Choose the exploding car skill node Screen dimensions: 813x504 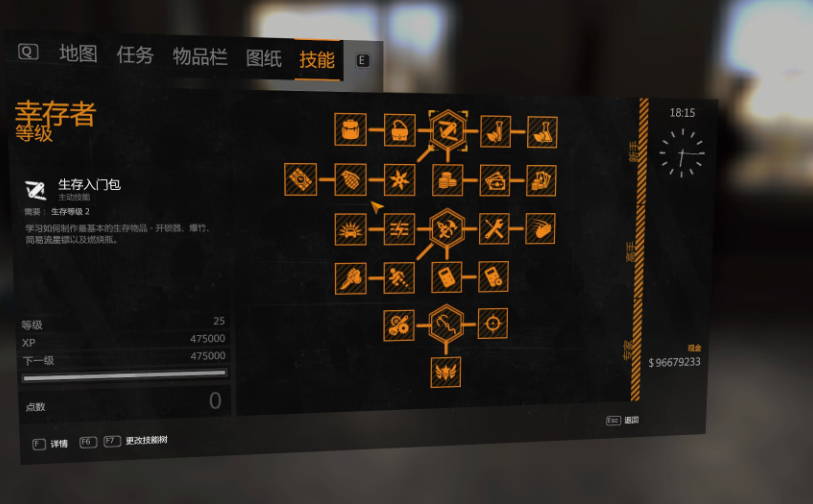(x=349, y=229)
